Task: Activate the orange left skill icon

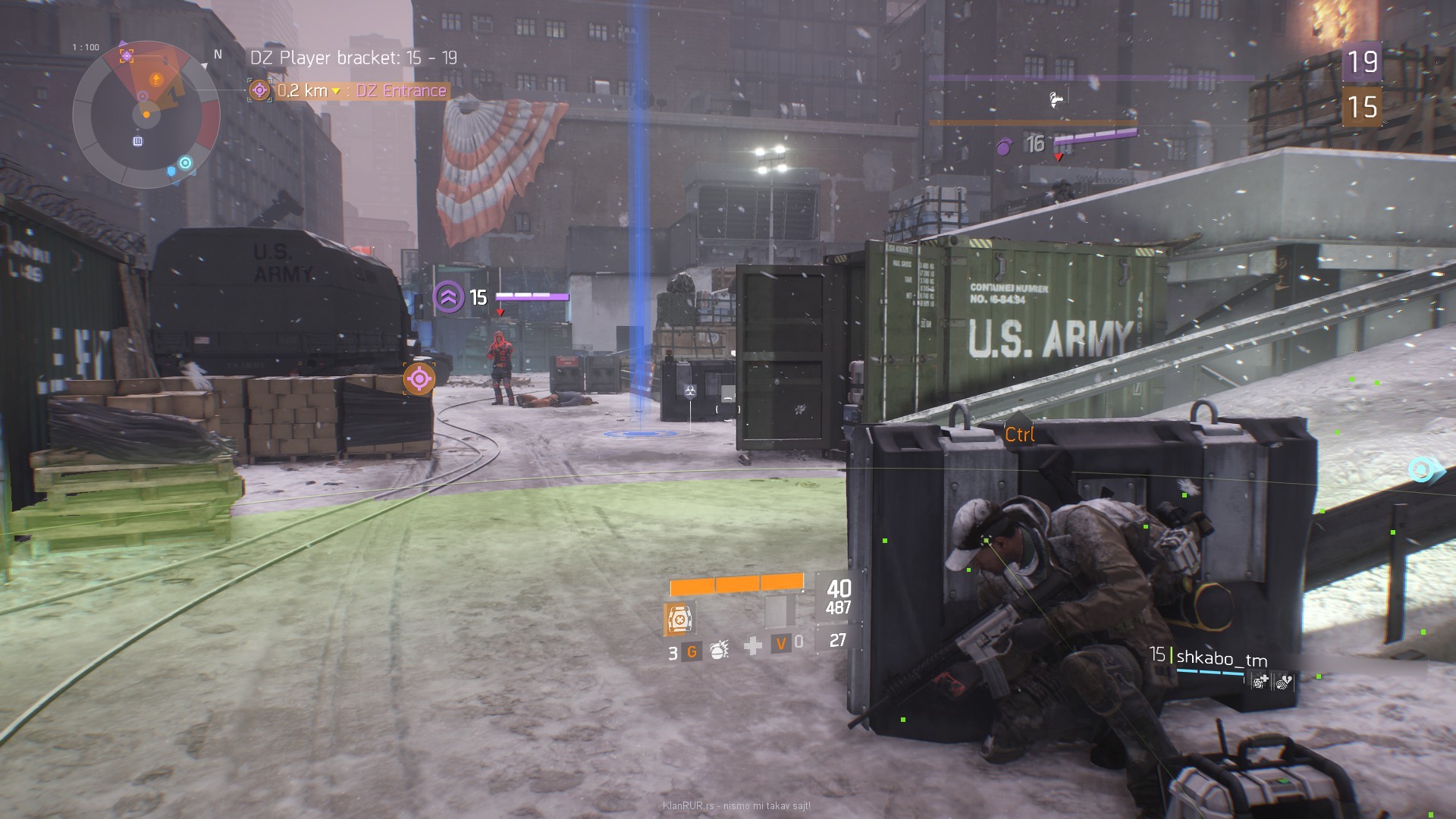Action: coord(679,620)
